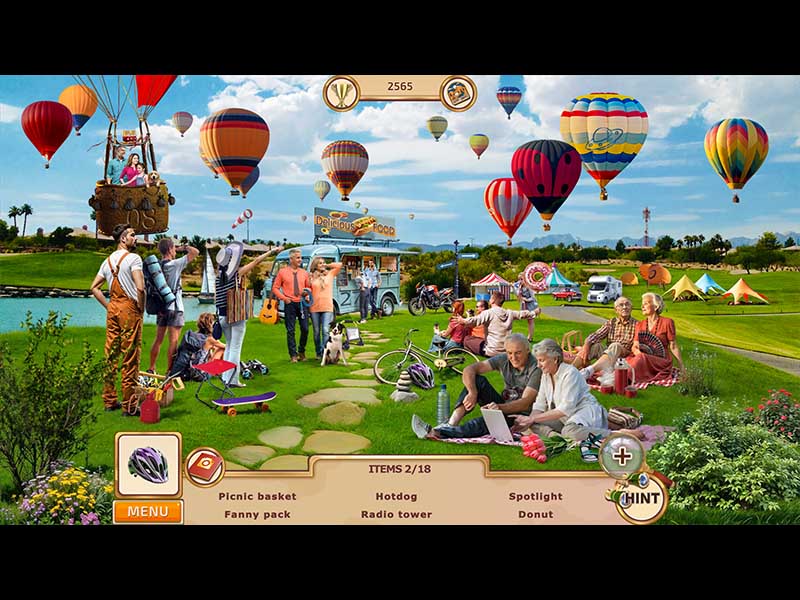800x600 pixels.
Task: Select the 'Spotlight' list entry
Action: [x=535, y=496]
